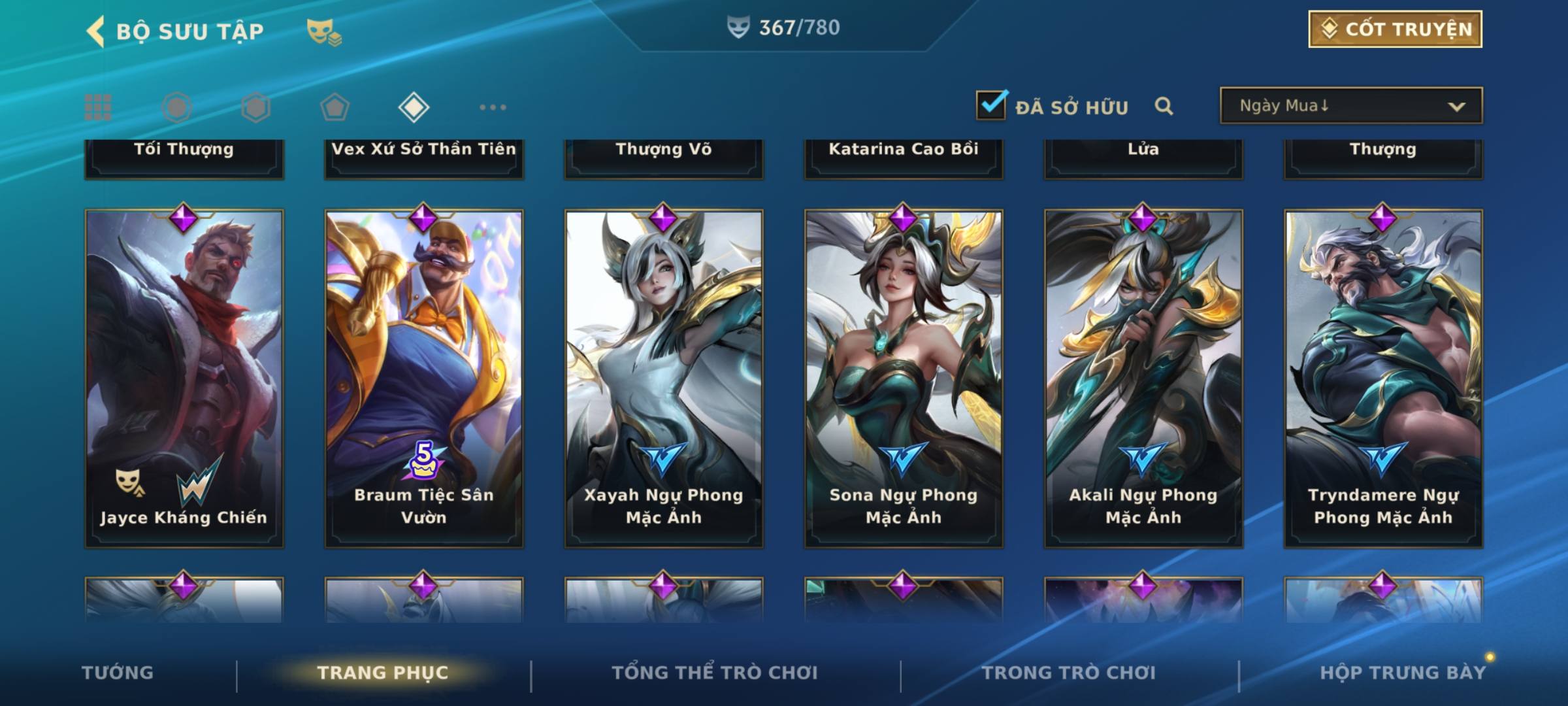Toggle the Đã Sở Hữu checkbox
Viewport: 1568px width, 706px height.
coord(991,105)
